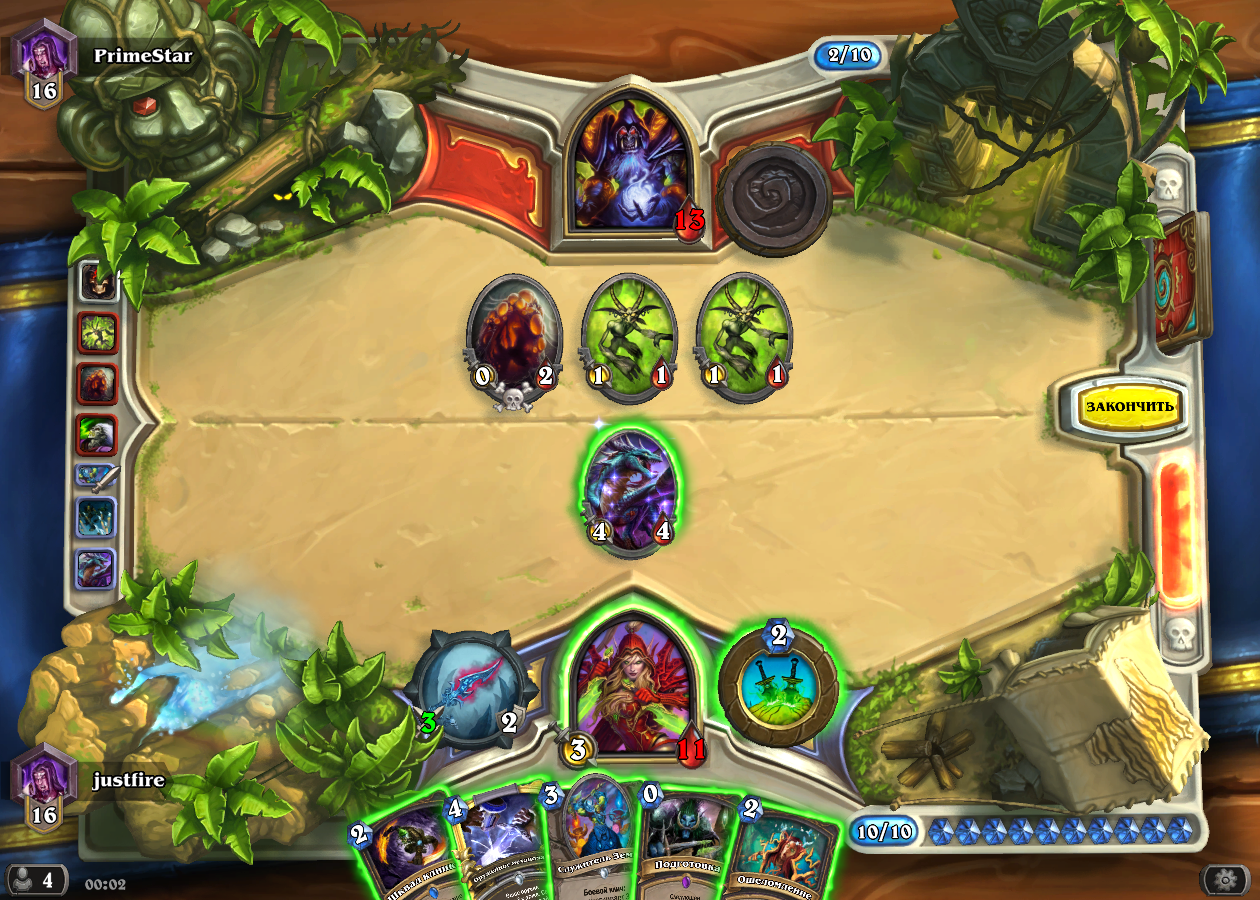The height and width of the screenshot is (900, 1260).
Task: Inspect the white-haired orc entry in history
Action: 98,435
